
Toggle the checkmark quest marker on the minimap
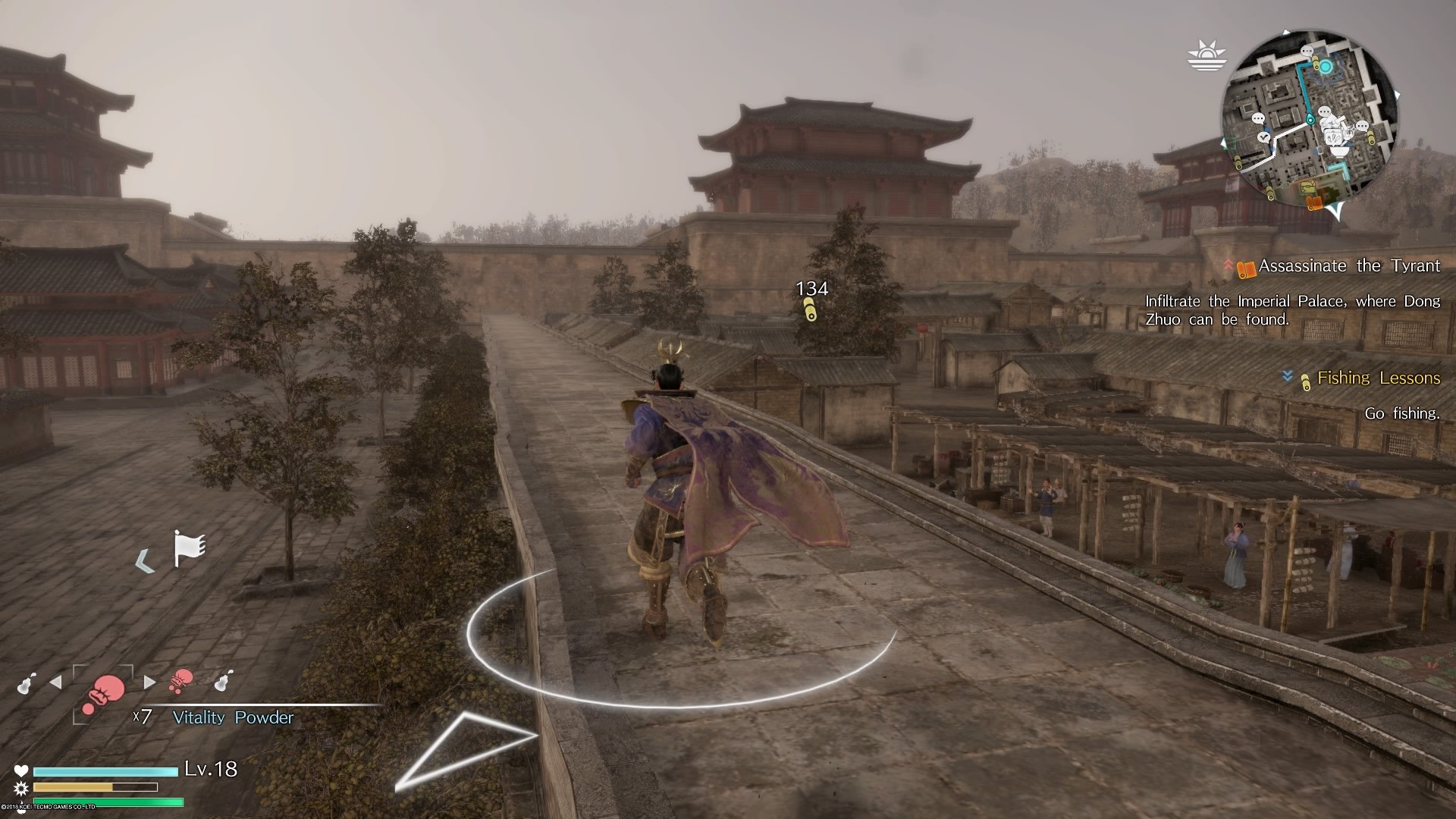(x=1264, y=138)
